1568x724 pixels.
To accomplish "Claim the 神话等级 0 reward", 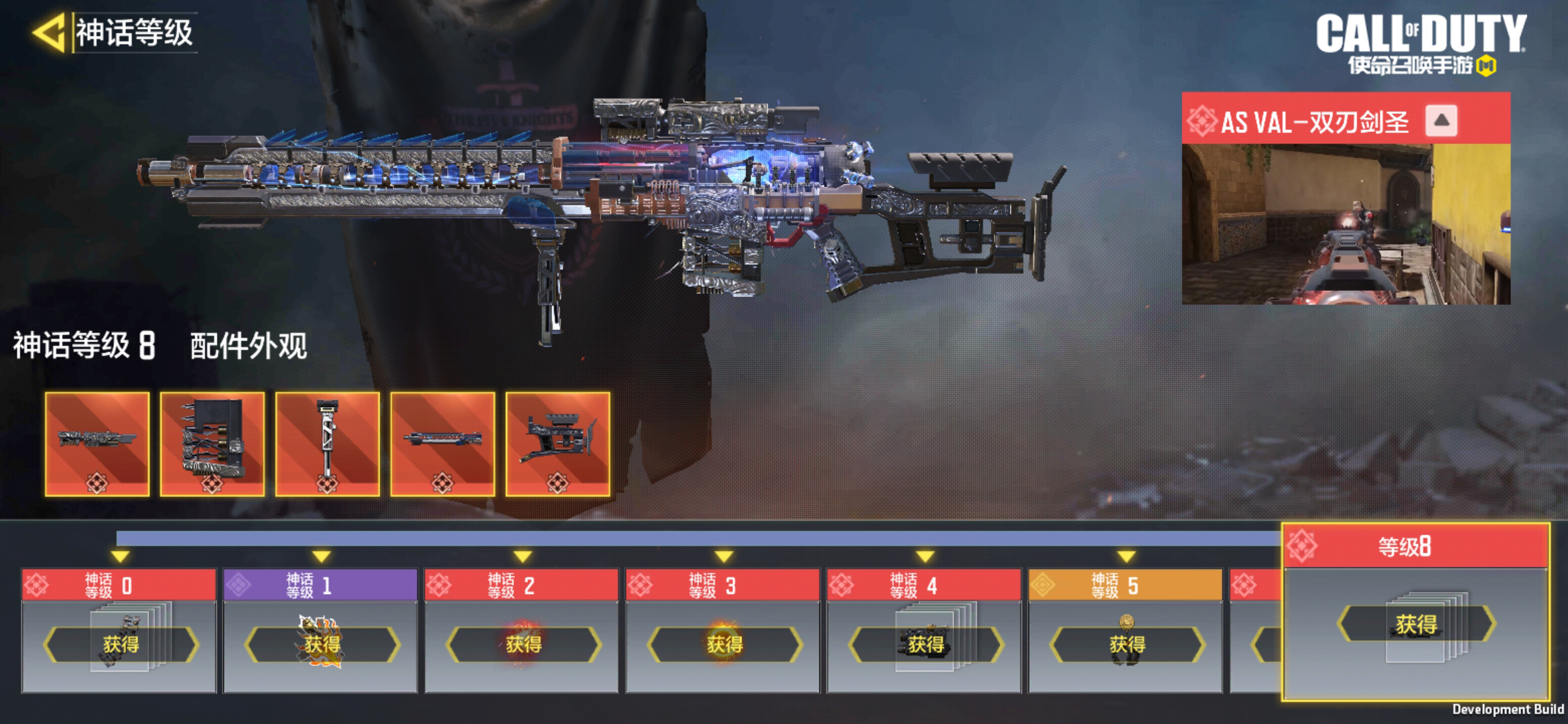I will point(121,644).
